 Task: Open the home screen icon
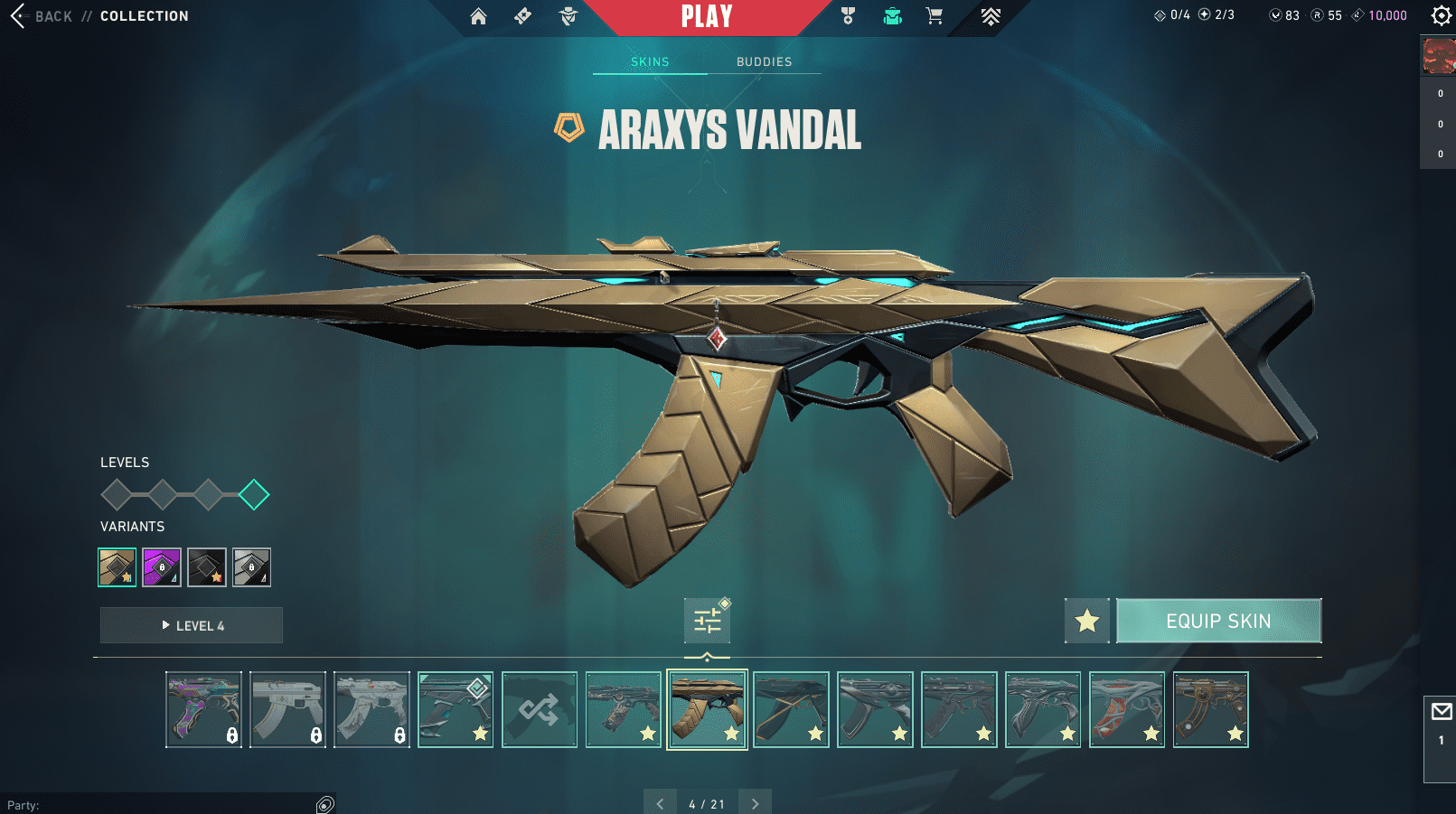click(x=478, y=16)
